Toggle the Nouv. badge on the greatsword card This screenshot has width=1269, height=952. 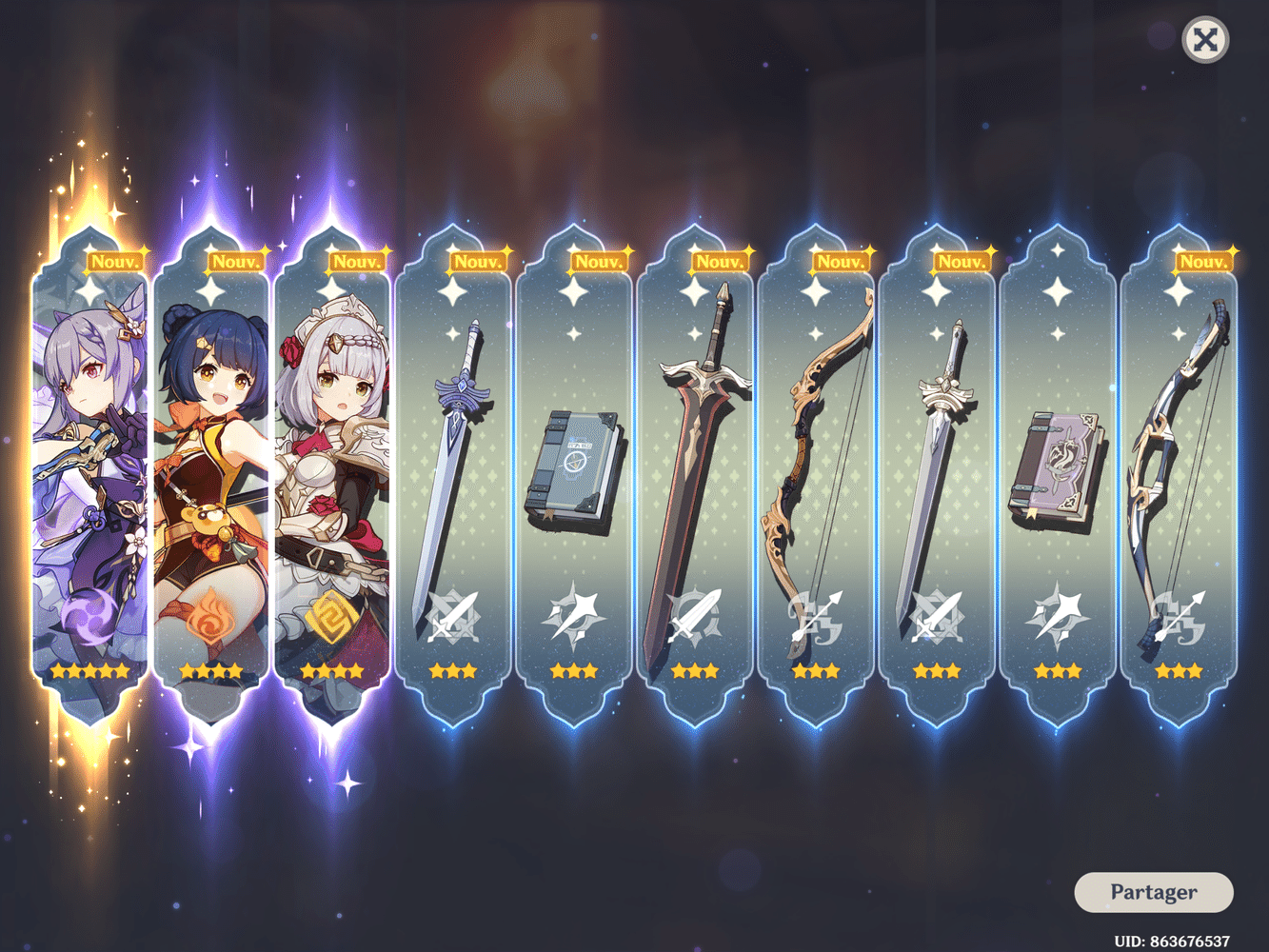tap(719, 259)
